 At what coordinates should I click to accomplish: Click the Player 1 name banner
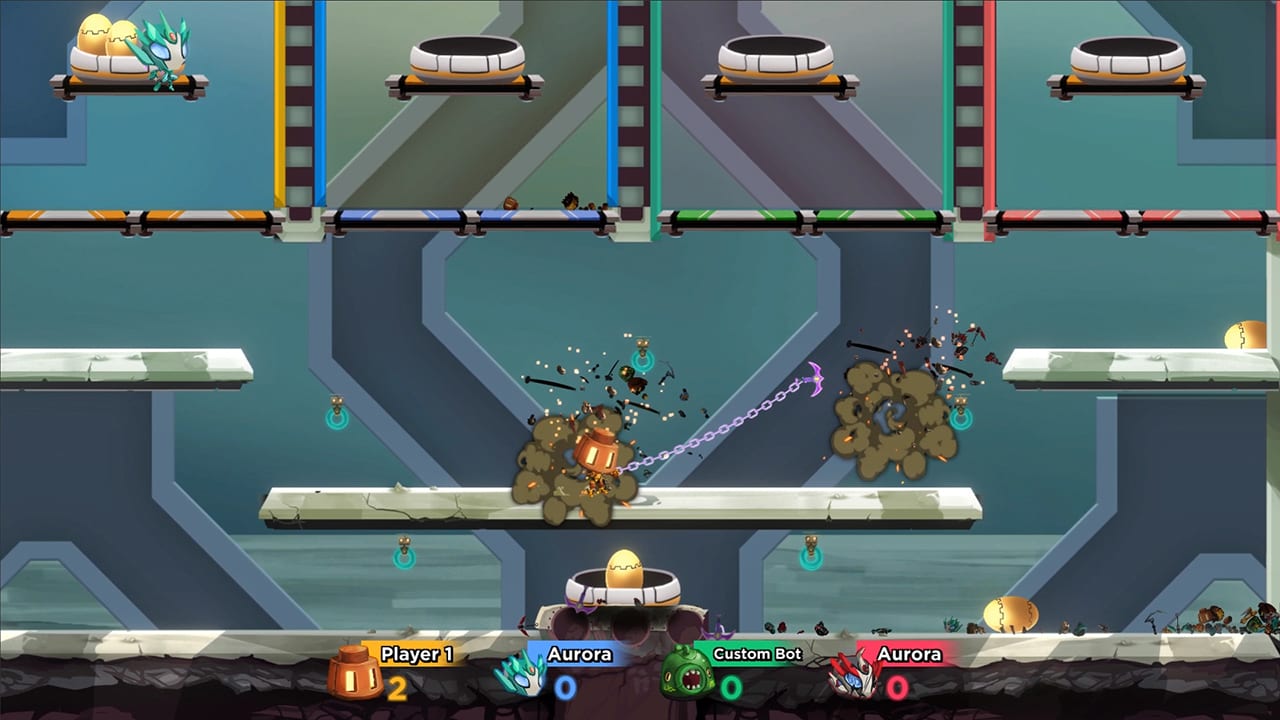pos(418,654)
